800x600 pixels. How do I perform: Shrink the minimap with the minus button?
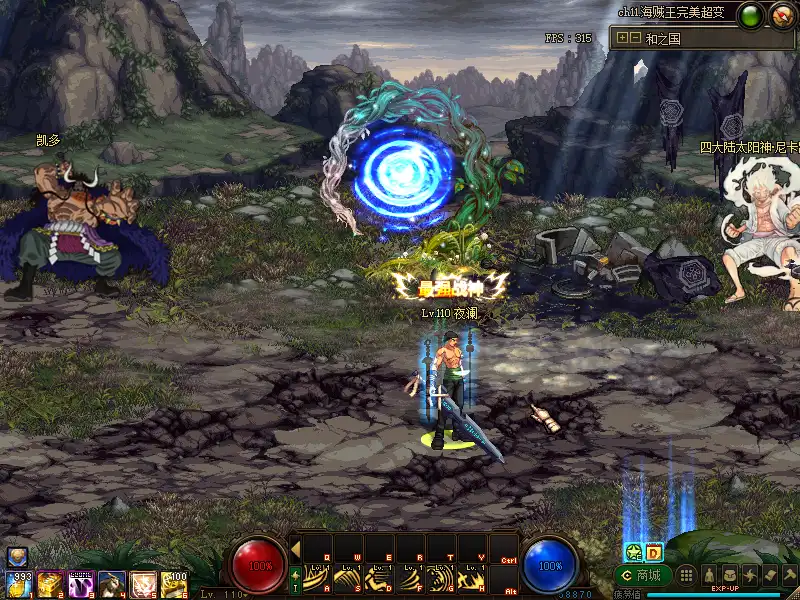click(x=635, y=38)
